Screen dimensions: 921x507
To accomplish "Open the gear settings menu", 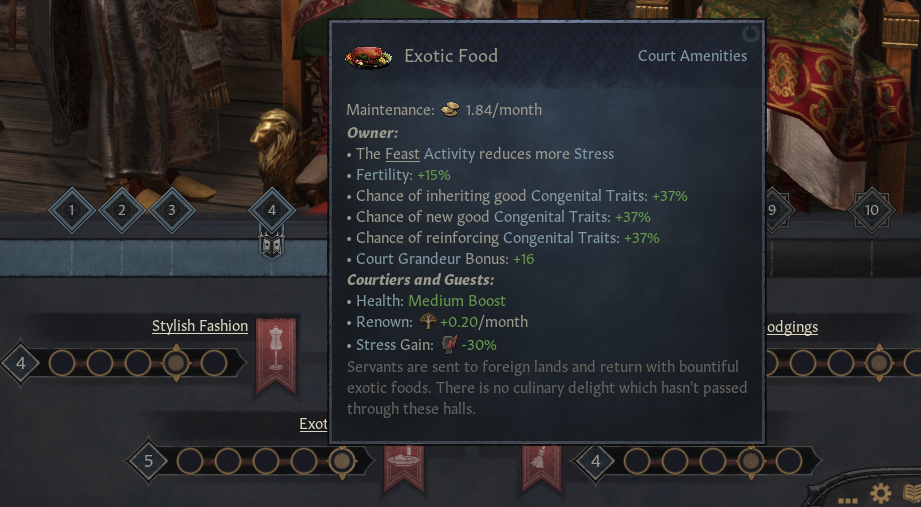I will click(x=881, y=493).
